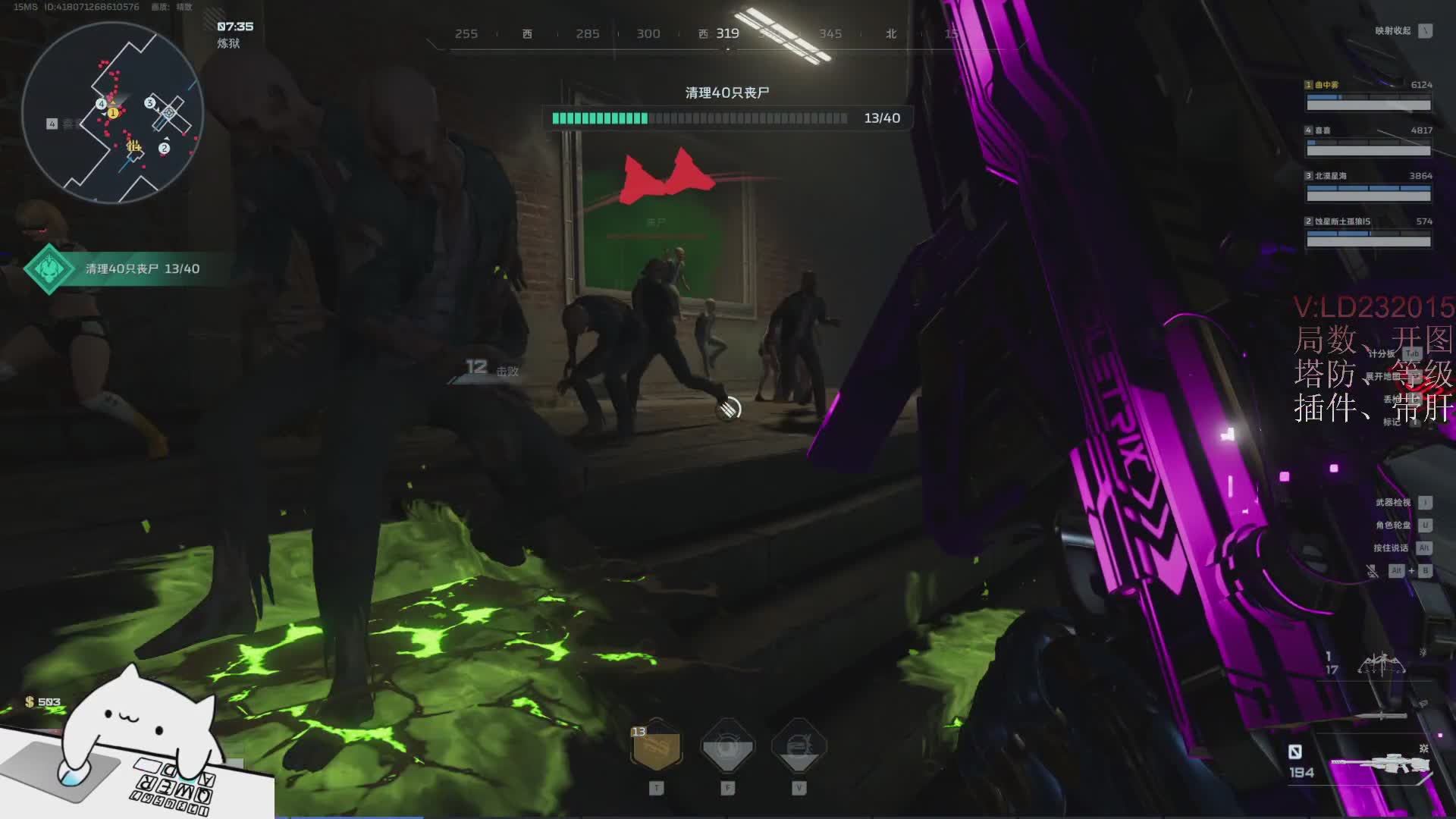The height and width of the screenshot is (819, 1456).
Task: Use the middle octagonal skill icon
Action: point(727,747)
